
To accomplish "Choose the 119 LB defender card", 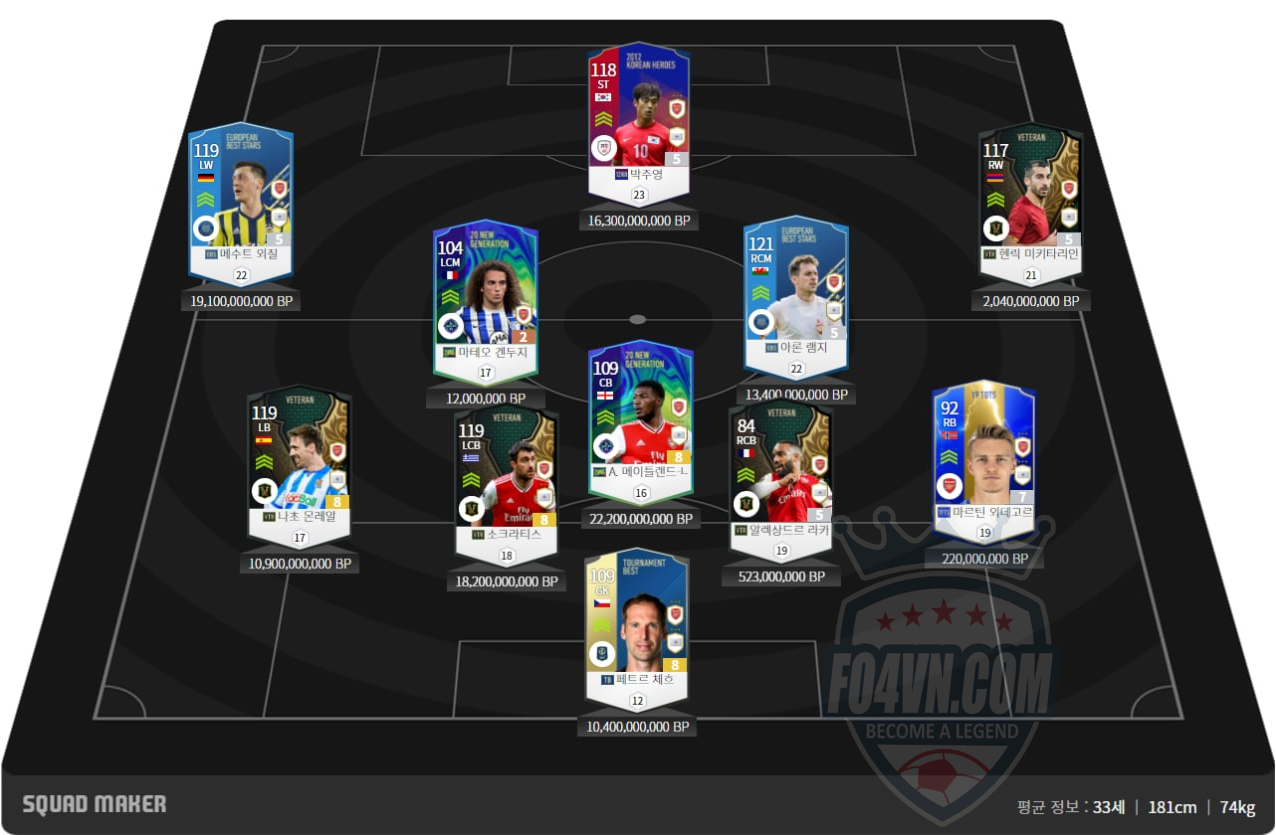I will pyautogui.click(x=299, y=465).
